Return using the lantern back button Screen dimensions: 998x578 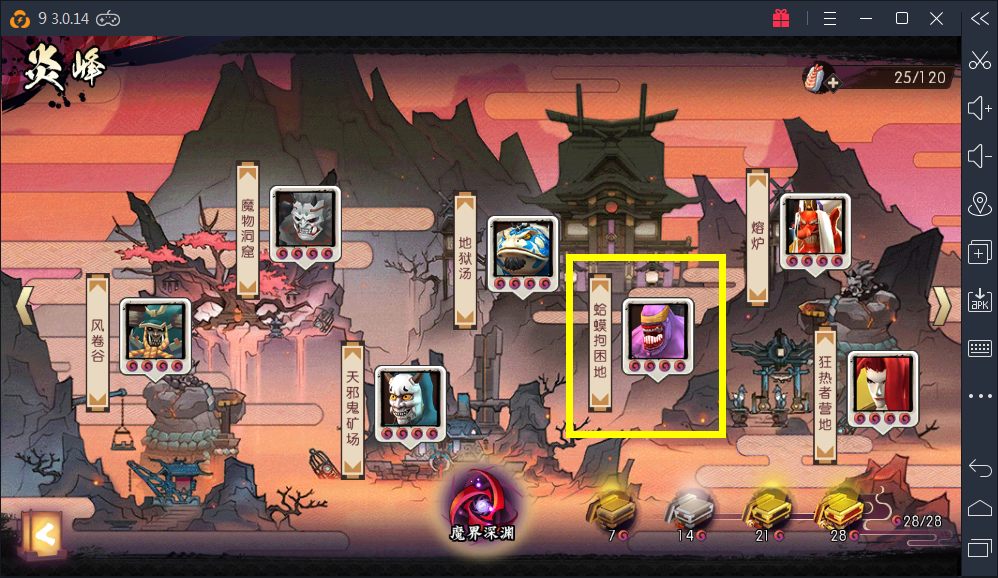coord(41,535)
